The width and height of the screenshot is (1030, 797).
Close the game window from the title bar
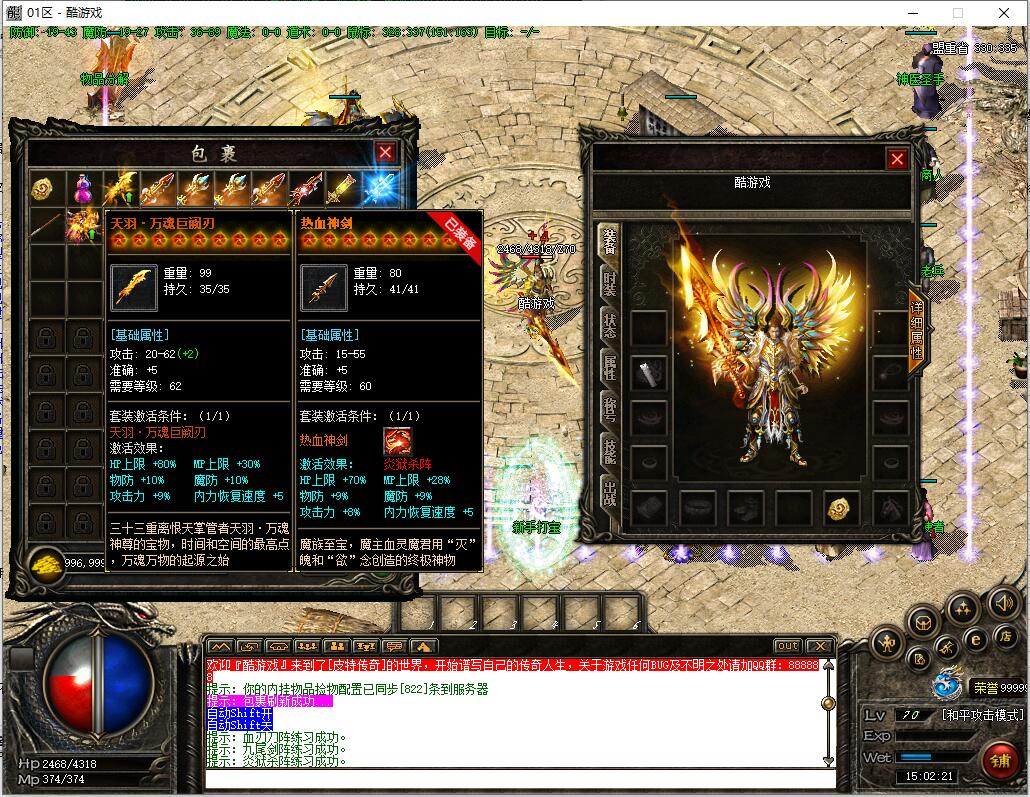1003,13
